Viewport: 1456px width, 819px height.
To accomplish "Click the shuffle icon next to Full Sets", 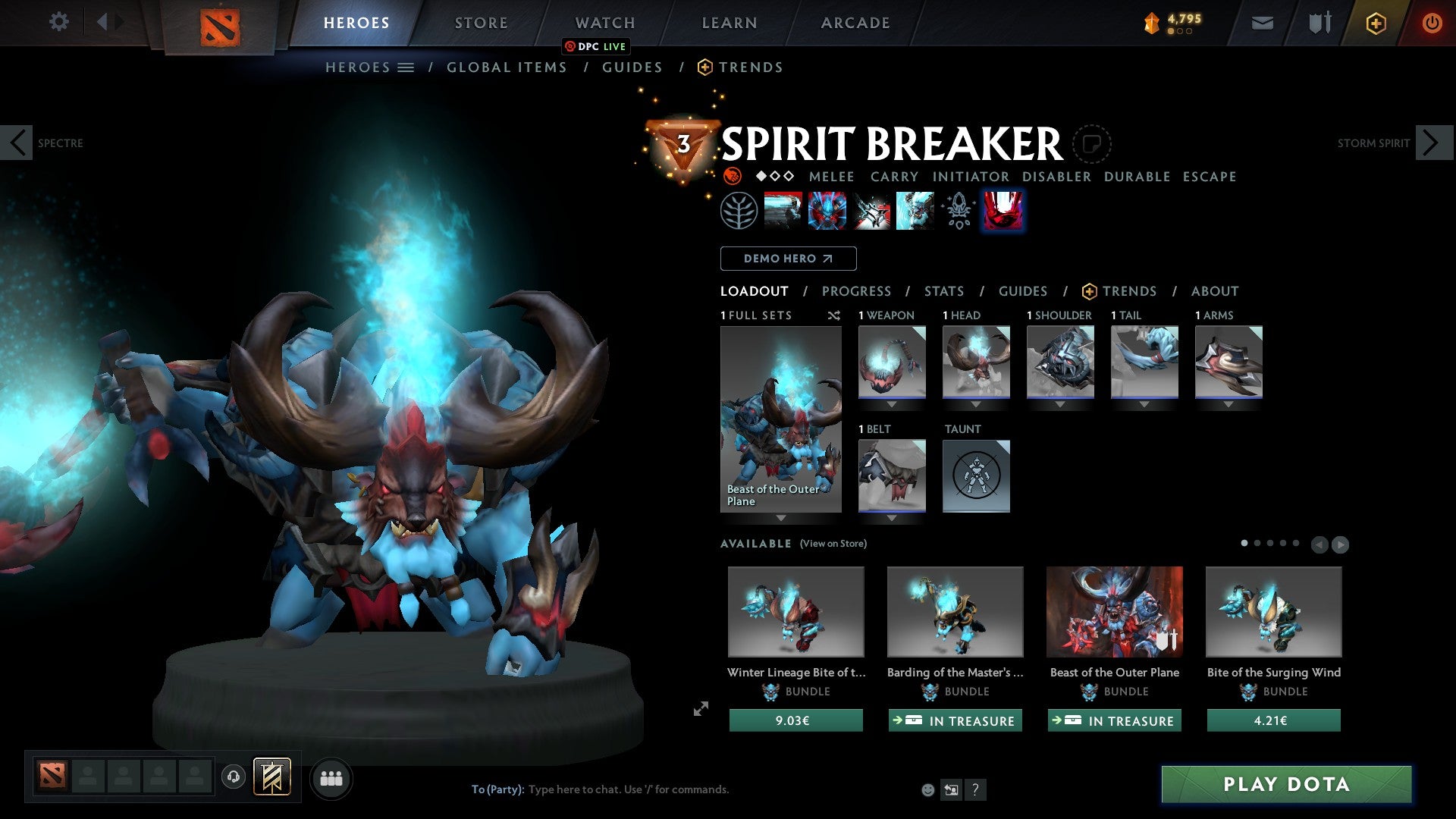I will (x=834, y=315).
